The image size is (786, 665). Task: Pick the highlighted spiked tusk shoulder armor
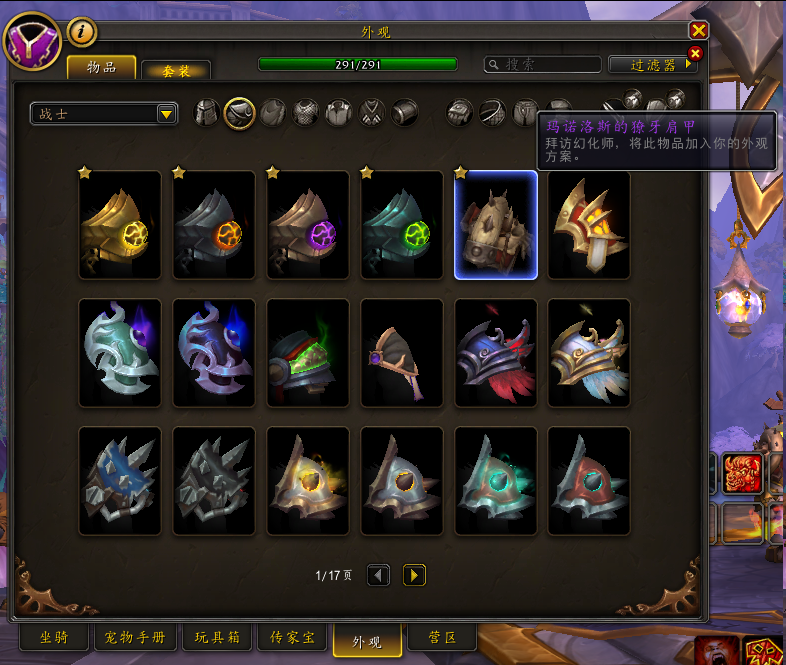[496, 225]
